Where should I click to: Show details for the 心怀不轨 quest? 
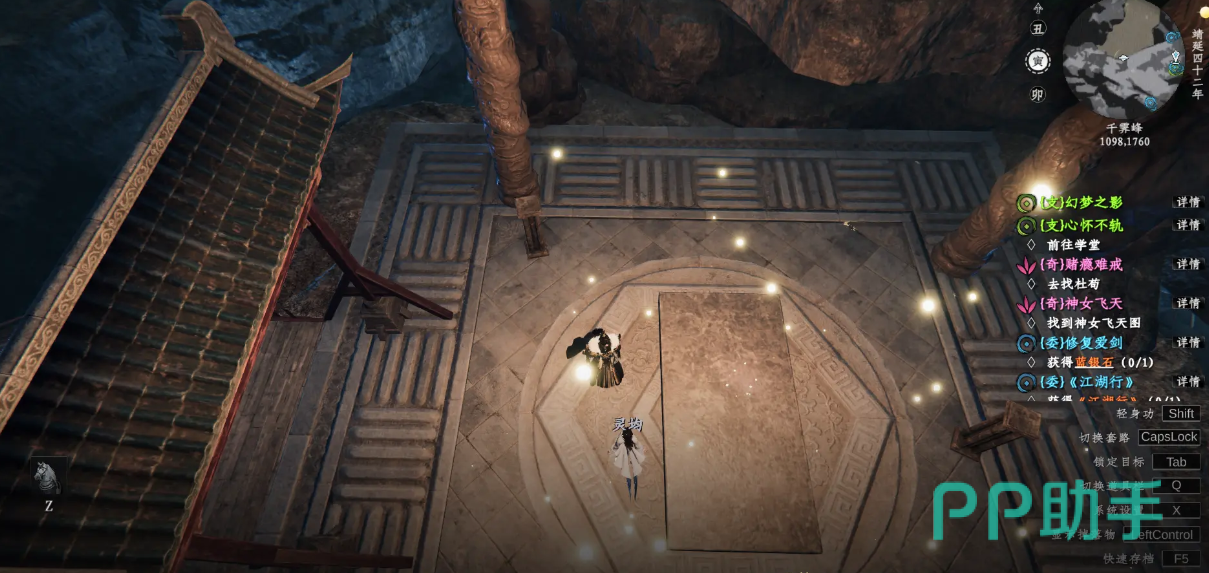(1188, 226)
